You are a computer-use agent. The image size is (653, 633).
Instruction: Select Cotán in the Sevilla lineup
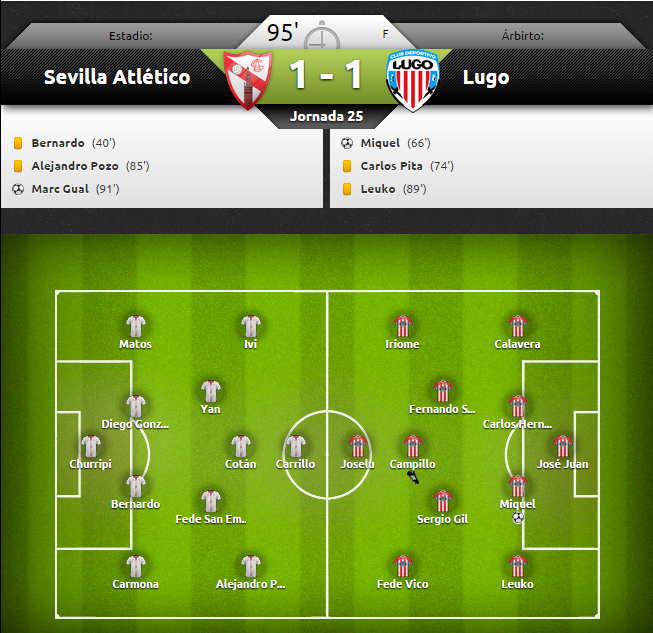(x=241, y=446)
